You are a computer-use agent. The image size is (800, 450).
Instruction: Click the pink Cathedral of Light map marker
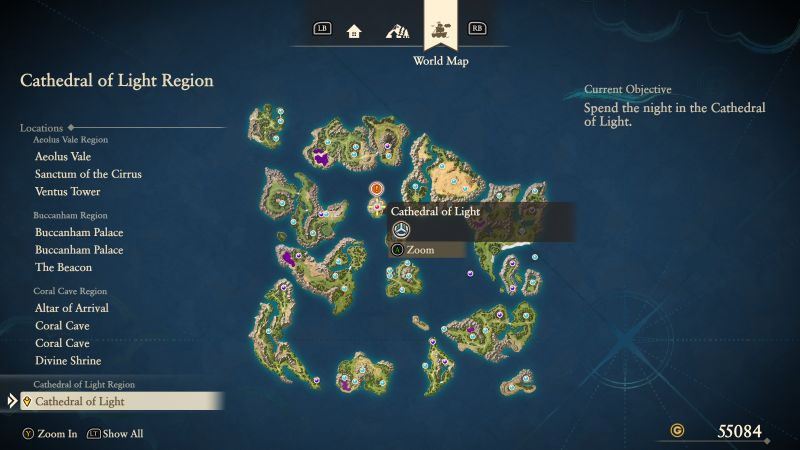point(376,207)
